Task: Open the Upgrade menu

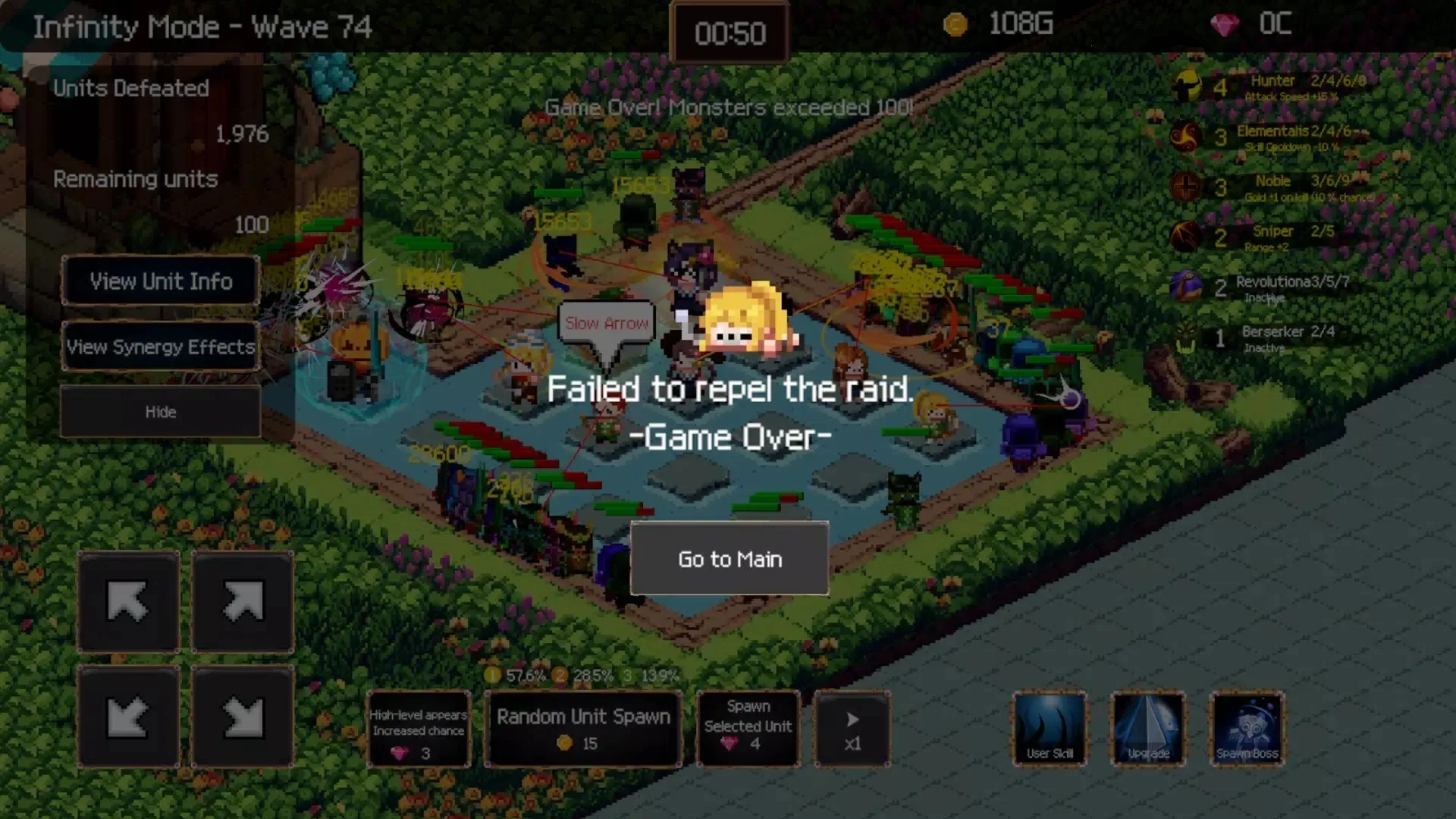Action: click(1148, 729)
